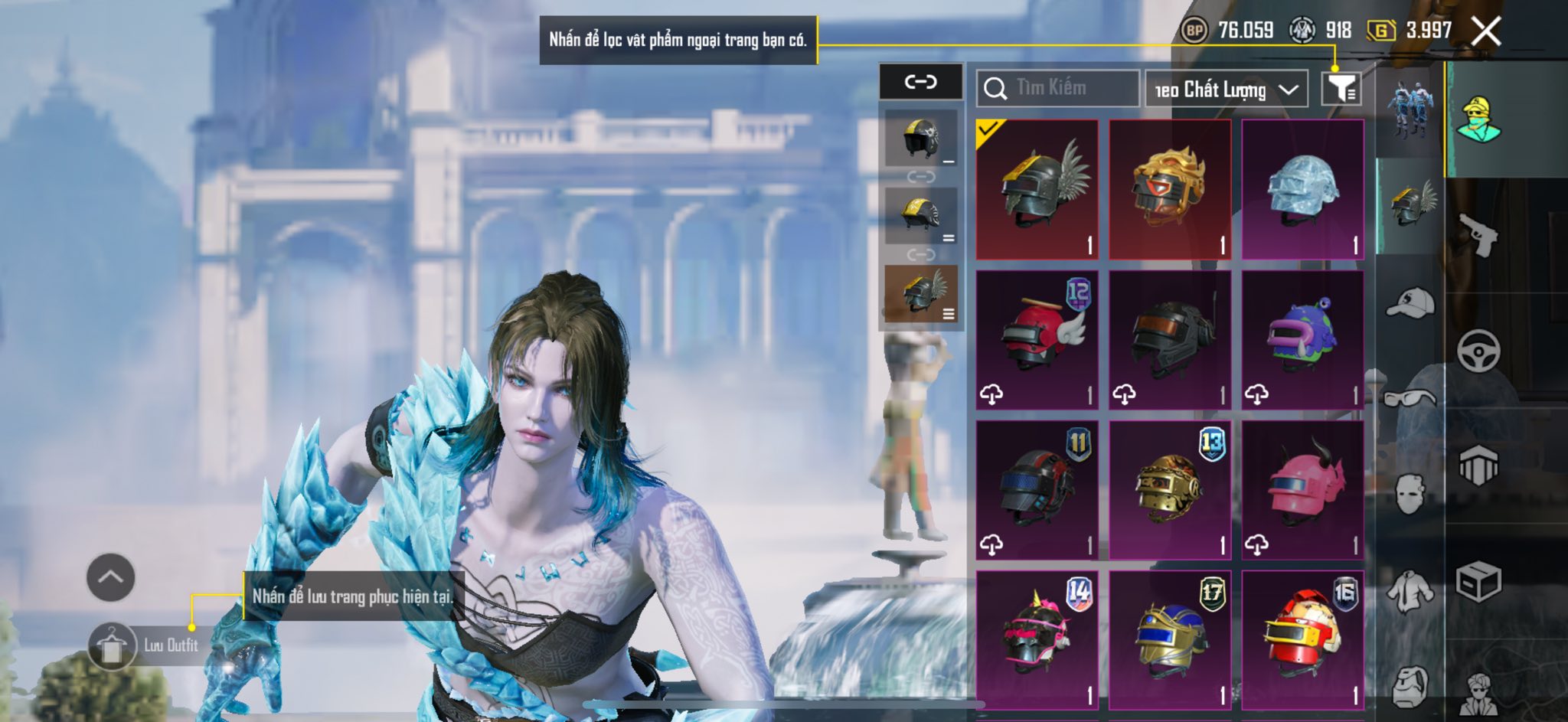1568x722 pixels.
Task: Switch to the jacket clothing category
Action: point(1410,591)
